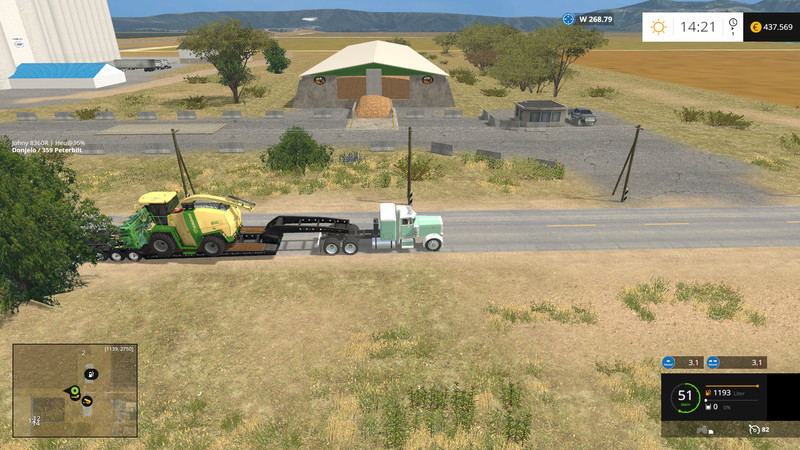Click the green player marker on minimap
The height and width of the screenshot is (450, 800).
point(74,389)
